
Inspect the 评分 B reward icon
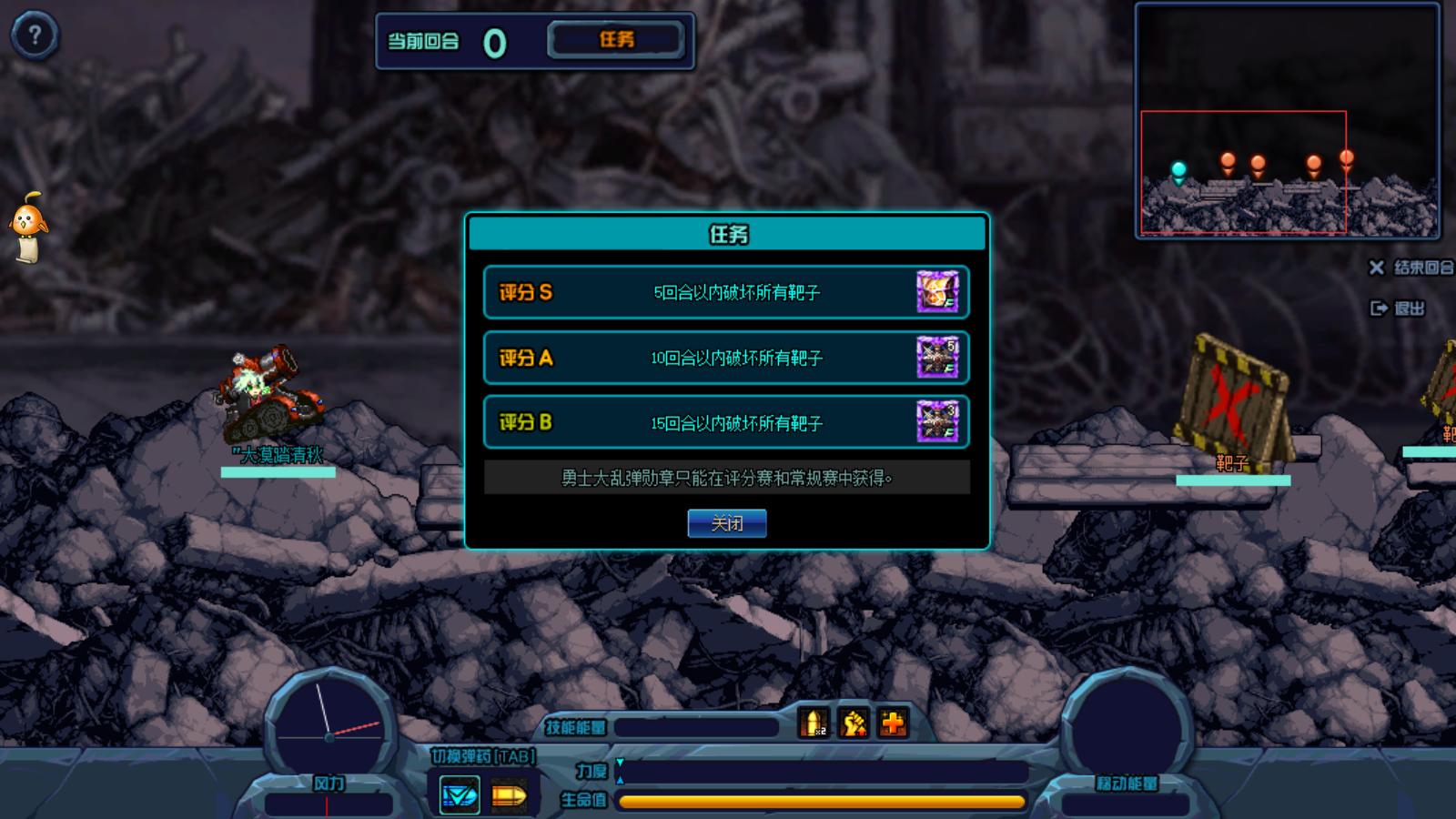point(937,422)
